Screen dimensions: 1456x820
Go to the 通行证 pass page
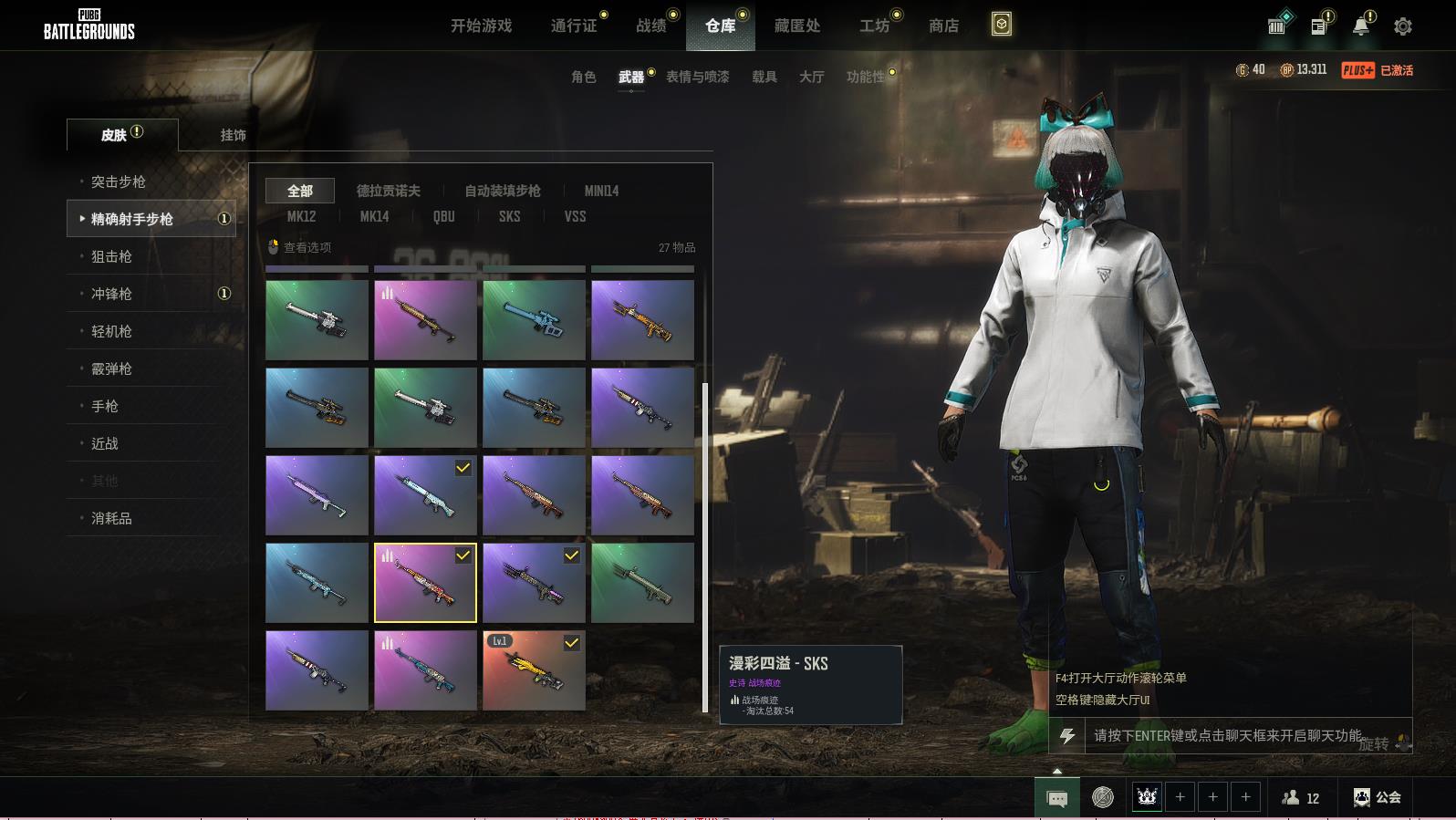(x=574, y=26)
